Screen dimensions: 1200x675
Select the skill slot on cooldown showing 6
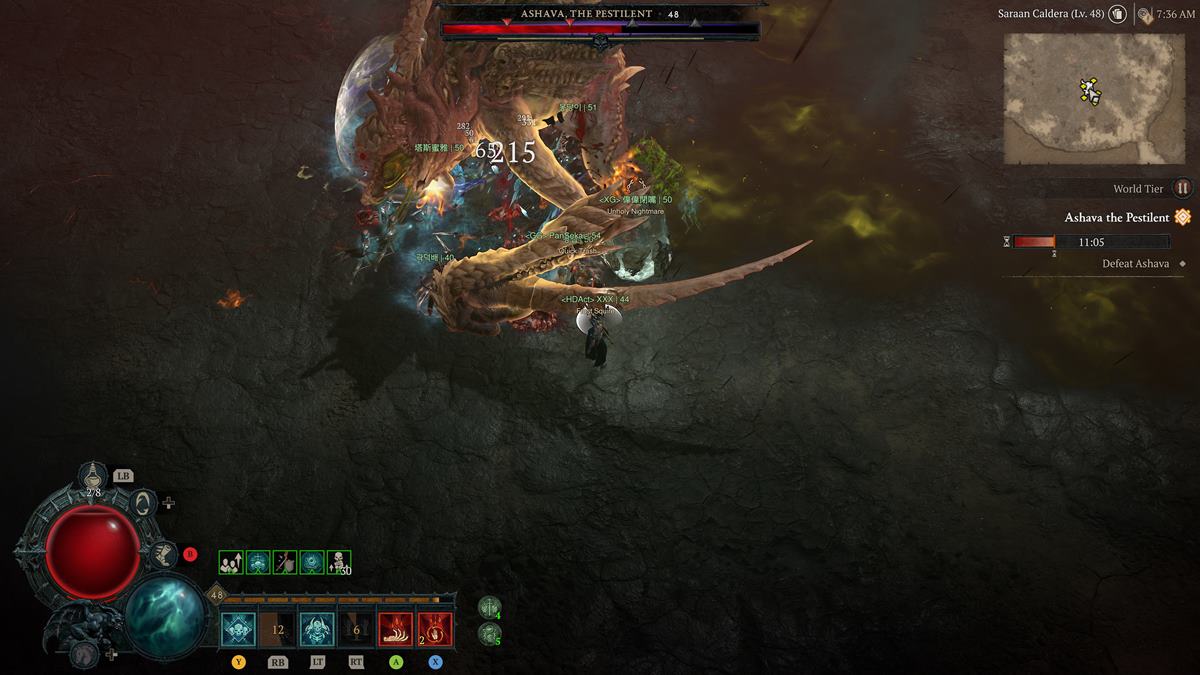[x=356, y=630]
